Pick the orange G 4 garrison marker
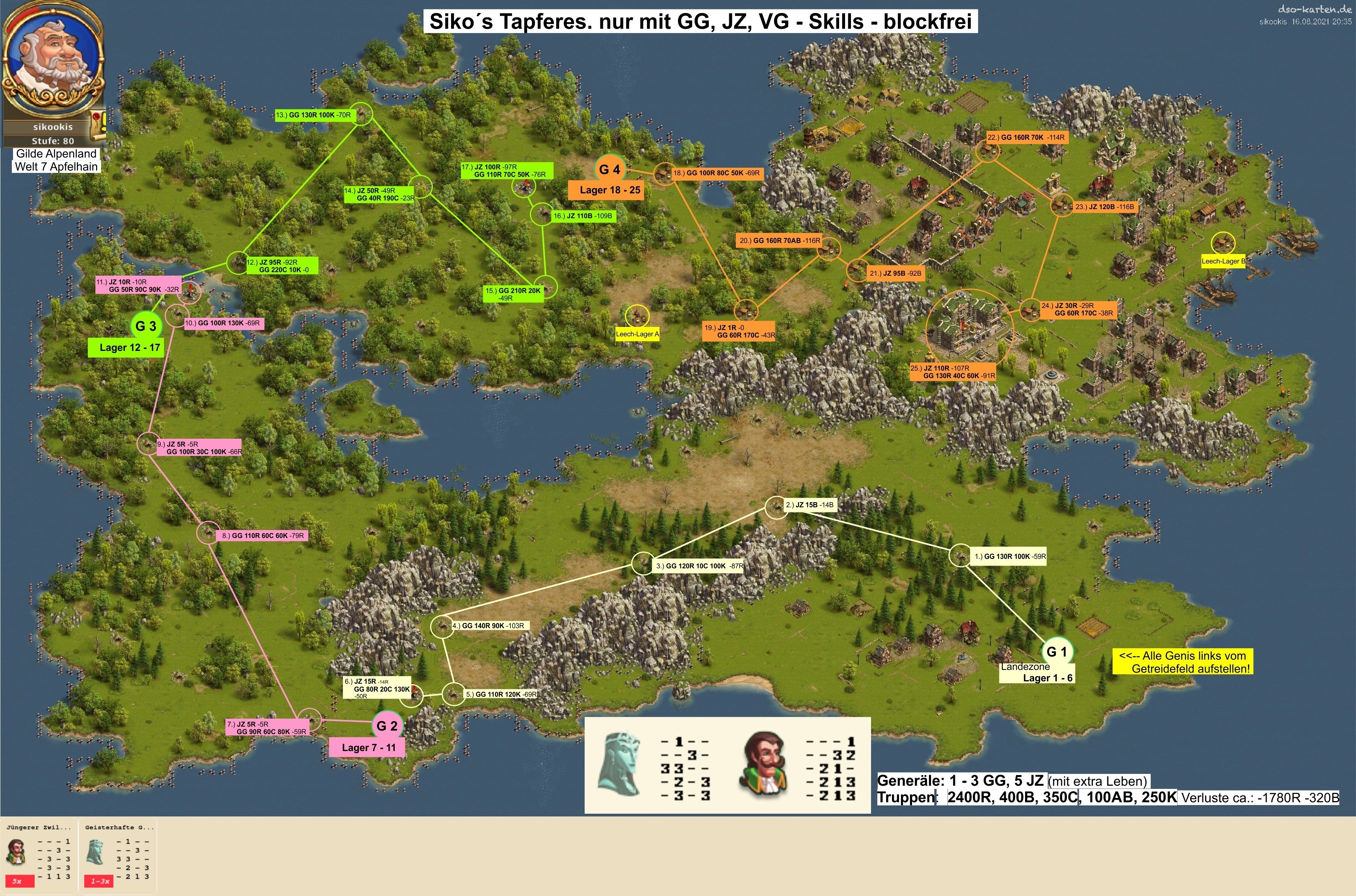Viewport: 1356px width, 896px height. pyautogui.click(x=609, y=169)
